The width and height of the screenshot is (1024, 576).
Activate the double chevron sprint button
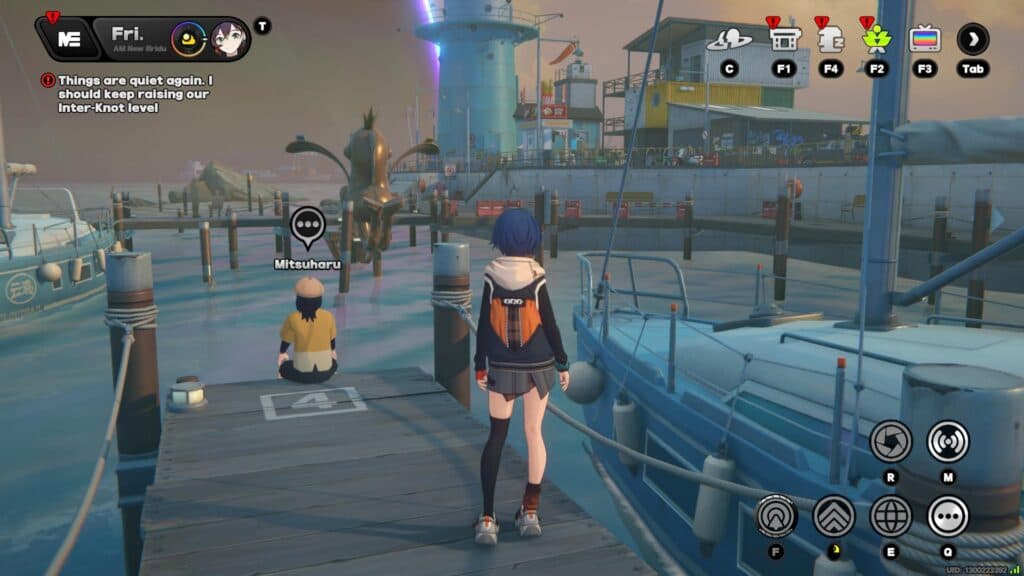pos(833,516)
